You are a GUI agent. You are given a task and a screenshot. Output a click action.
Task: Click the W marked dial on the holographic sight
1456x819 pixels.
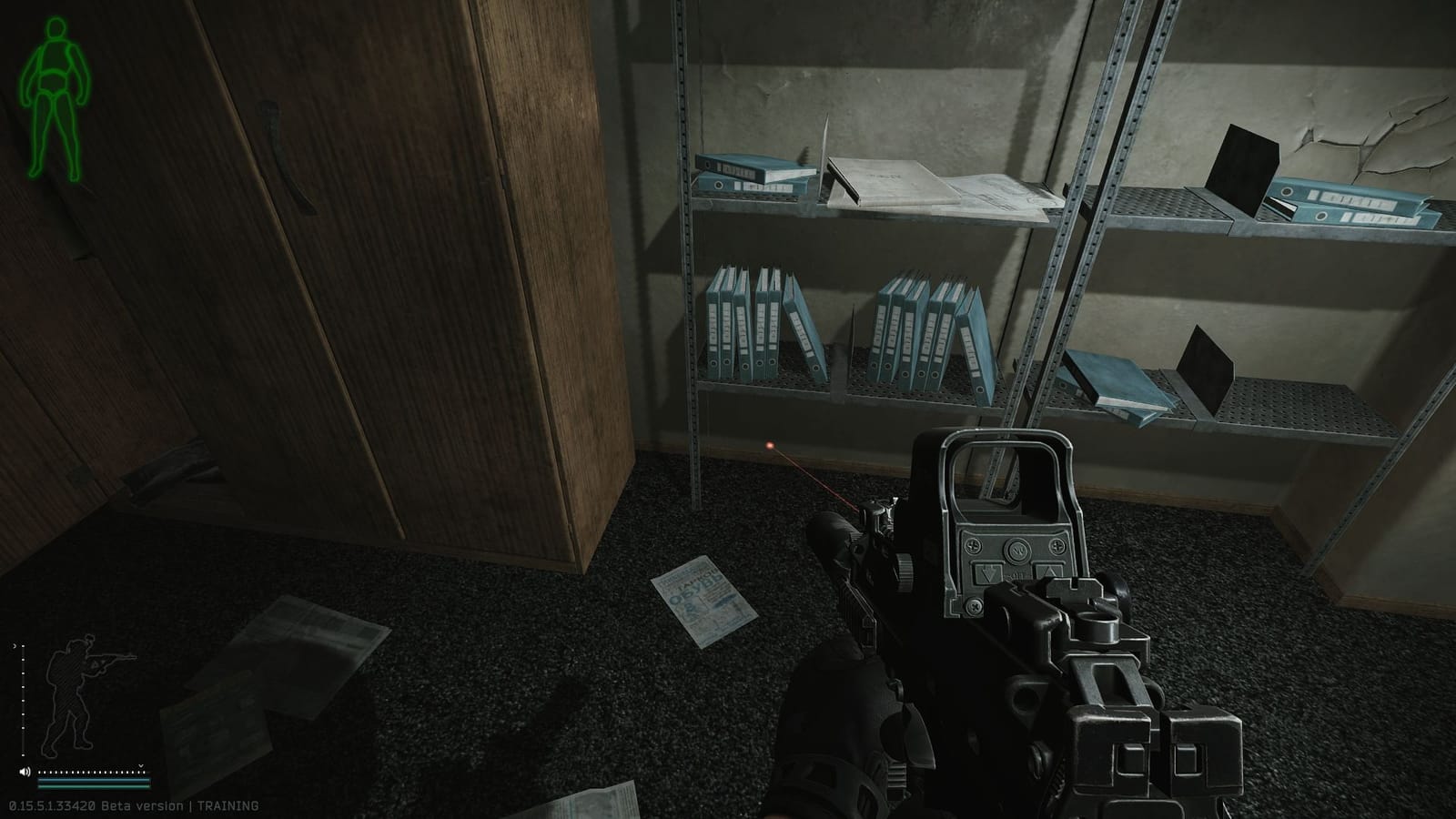coord(1017,550)
